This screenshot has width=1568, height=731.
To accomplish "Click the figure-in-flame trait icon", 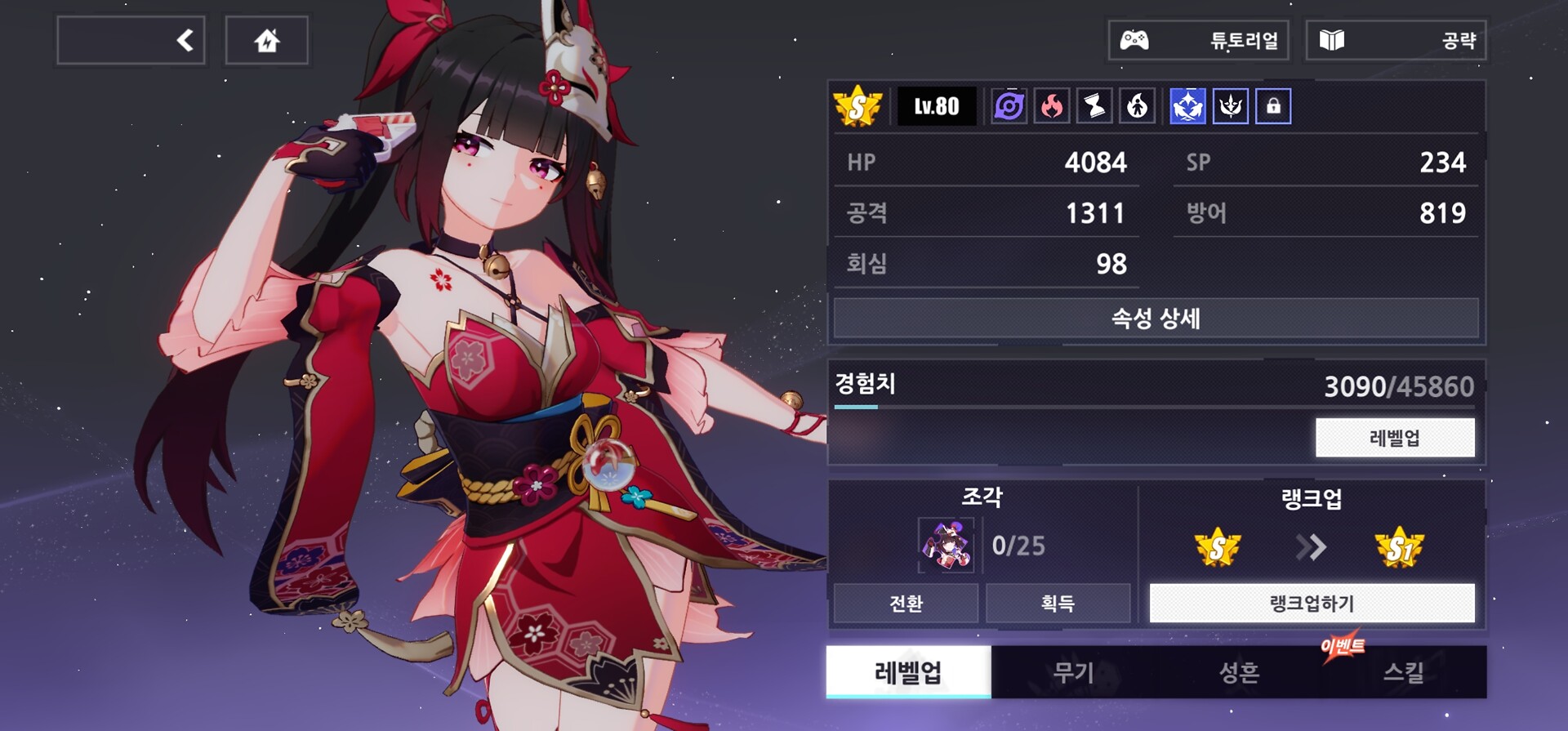I will [1137, 106].
